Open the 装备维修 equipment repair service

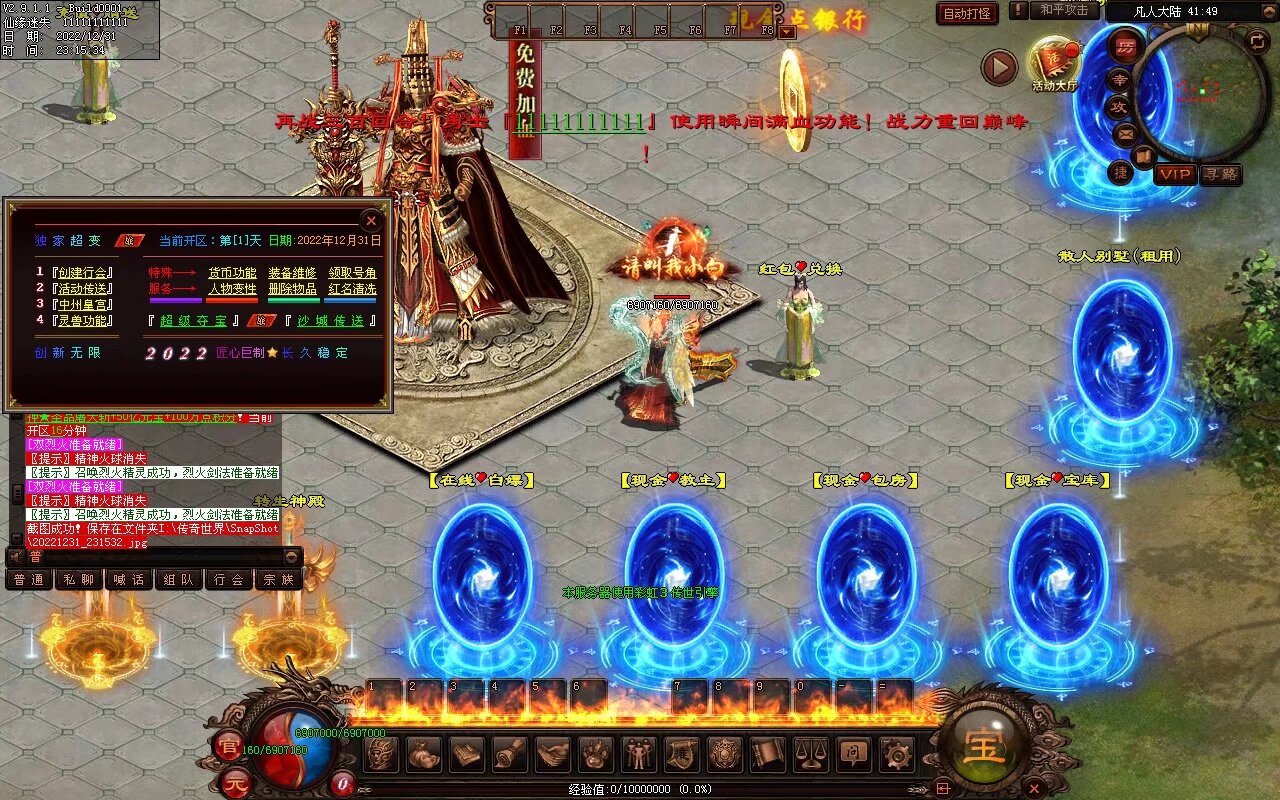tap(292, 273)
